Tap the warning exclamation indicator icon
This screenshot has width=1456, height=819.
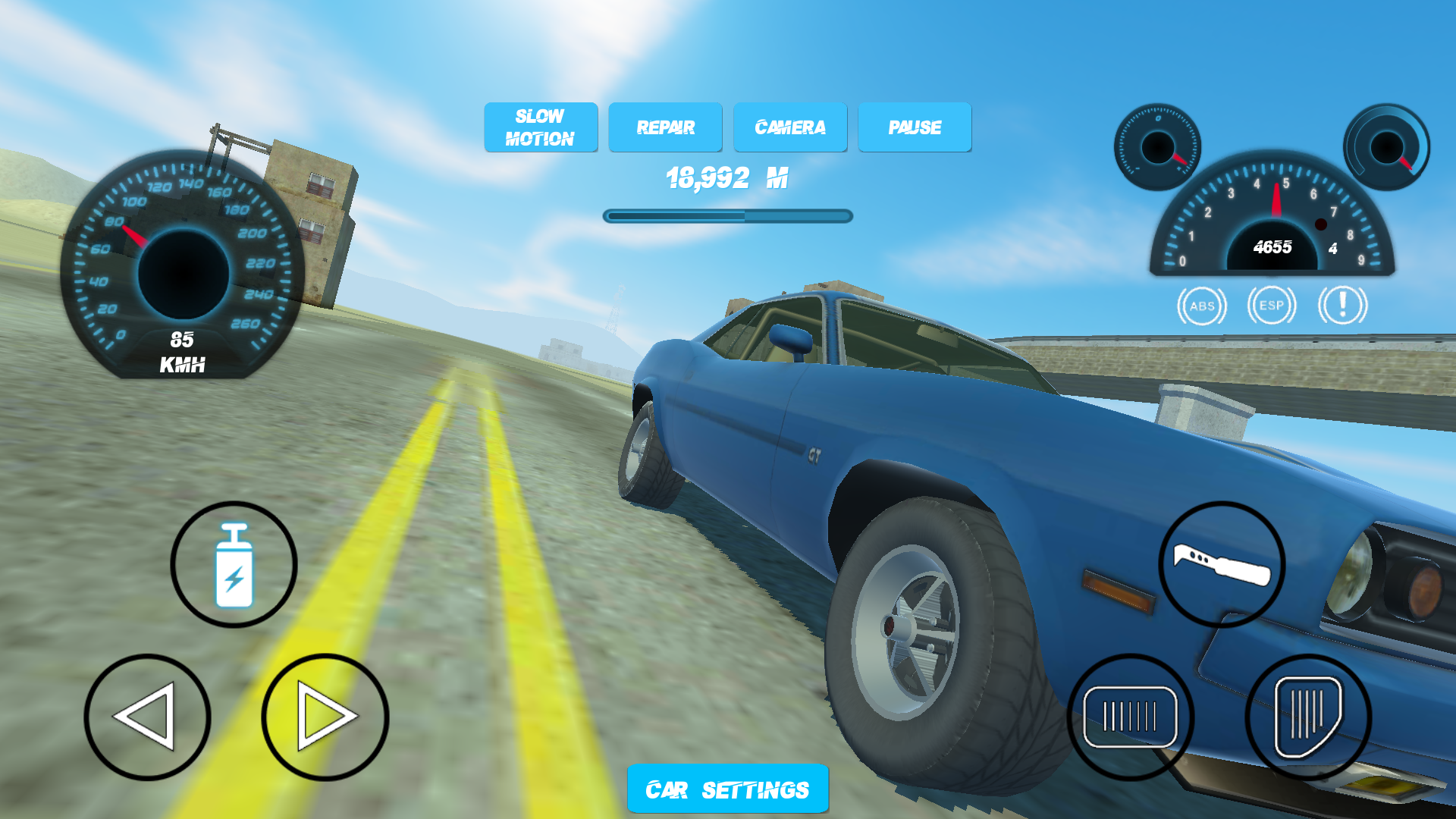point(1341,306)
